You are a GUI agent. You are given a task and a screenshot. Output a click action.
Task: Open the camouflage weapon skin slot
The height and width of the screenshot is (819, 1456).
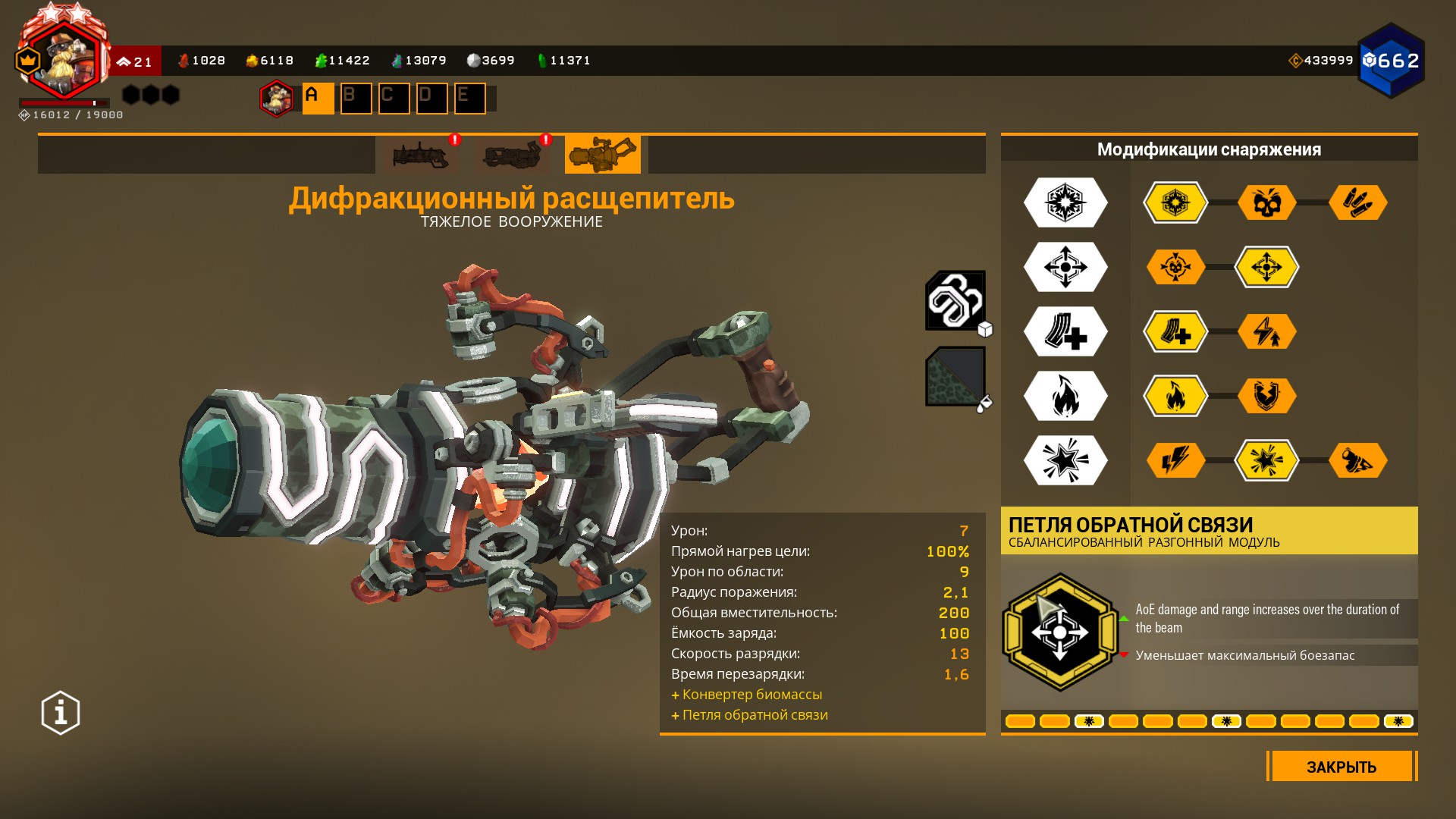(x=955, y=376)
